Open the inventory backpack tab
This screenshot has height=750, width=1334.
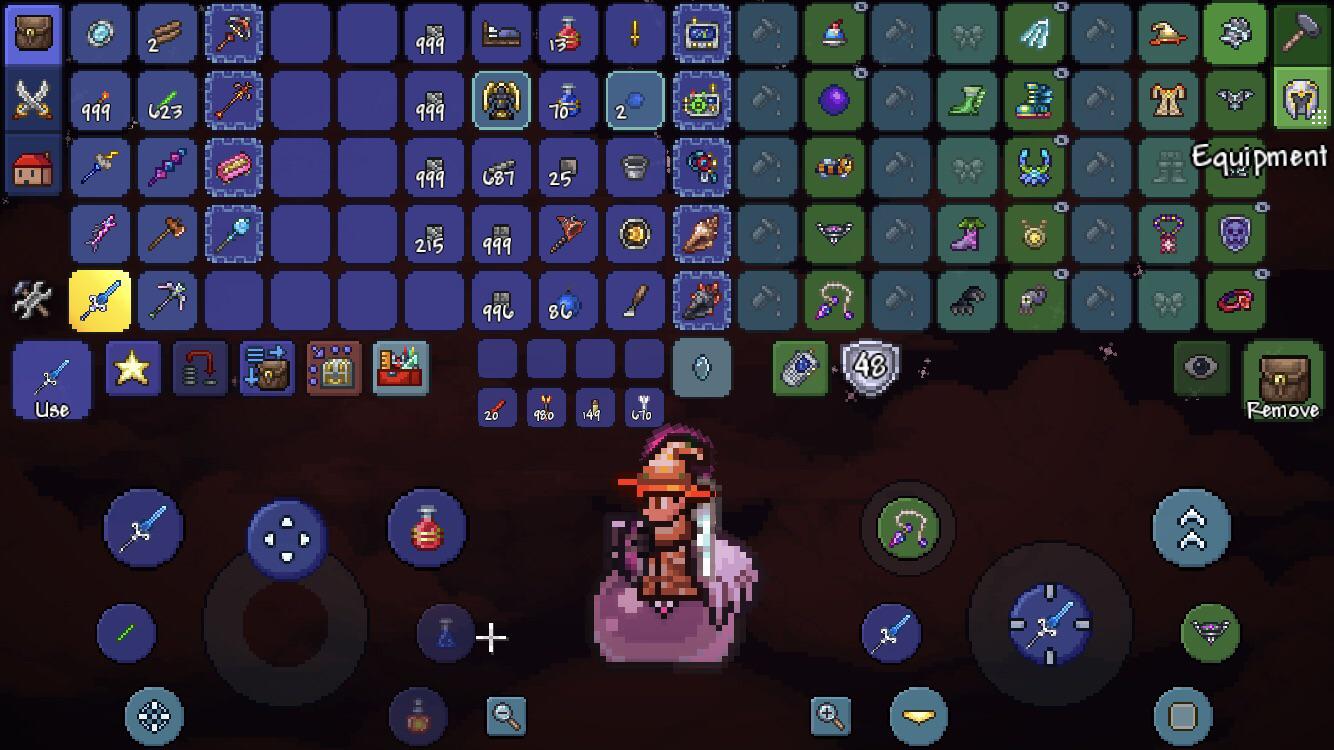coord(33,33)
